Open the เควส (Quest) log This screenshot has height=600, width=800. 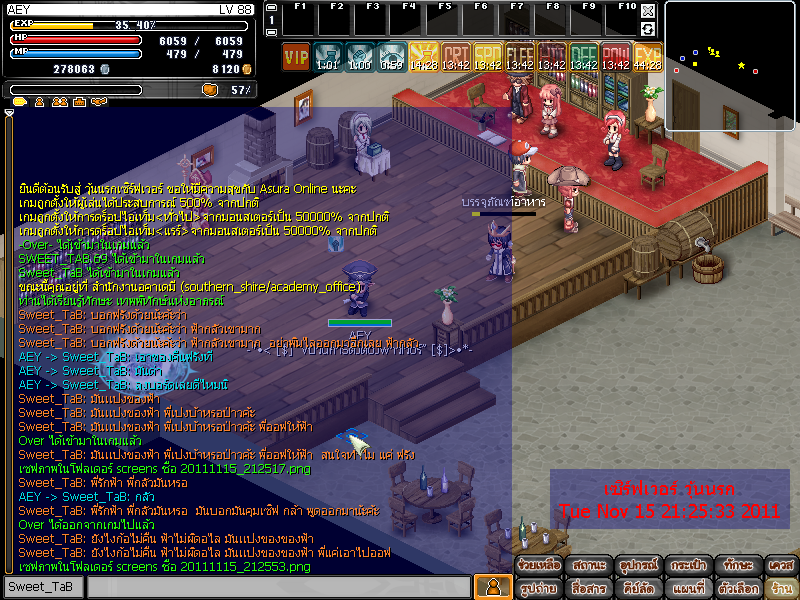[x=781, y=565]
